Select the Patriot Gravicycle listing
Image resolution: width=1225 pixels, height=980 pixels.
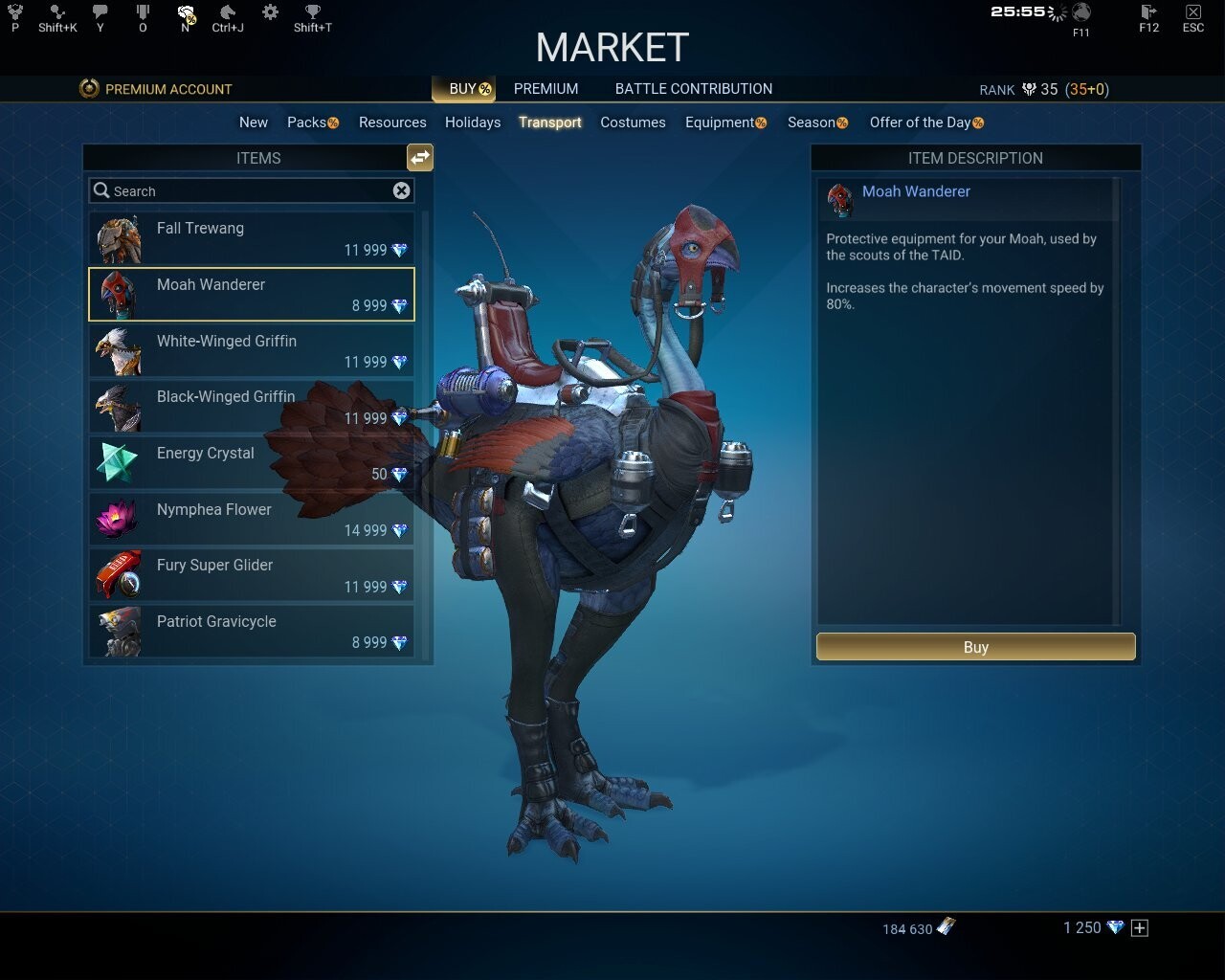(251, 632)
